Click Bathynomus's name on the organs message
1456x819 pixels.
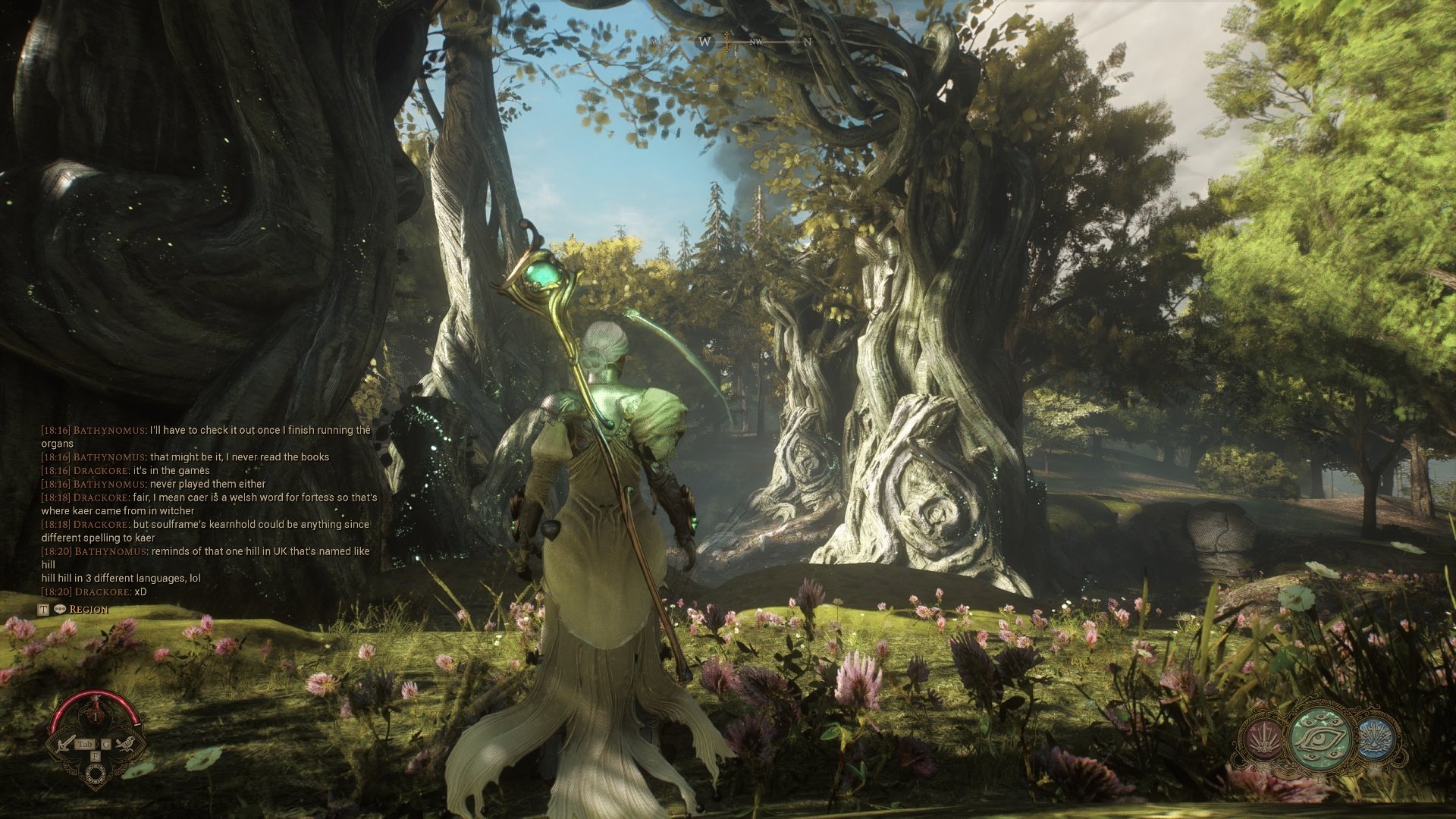coord(108,430)
